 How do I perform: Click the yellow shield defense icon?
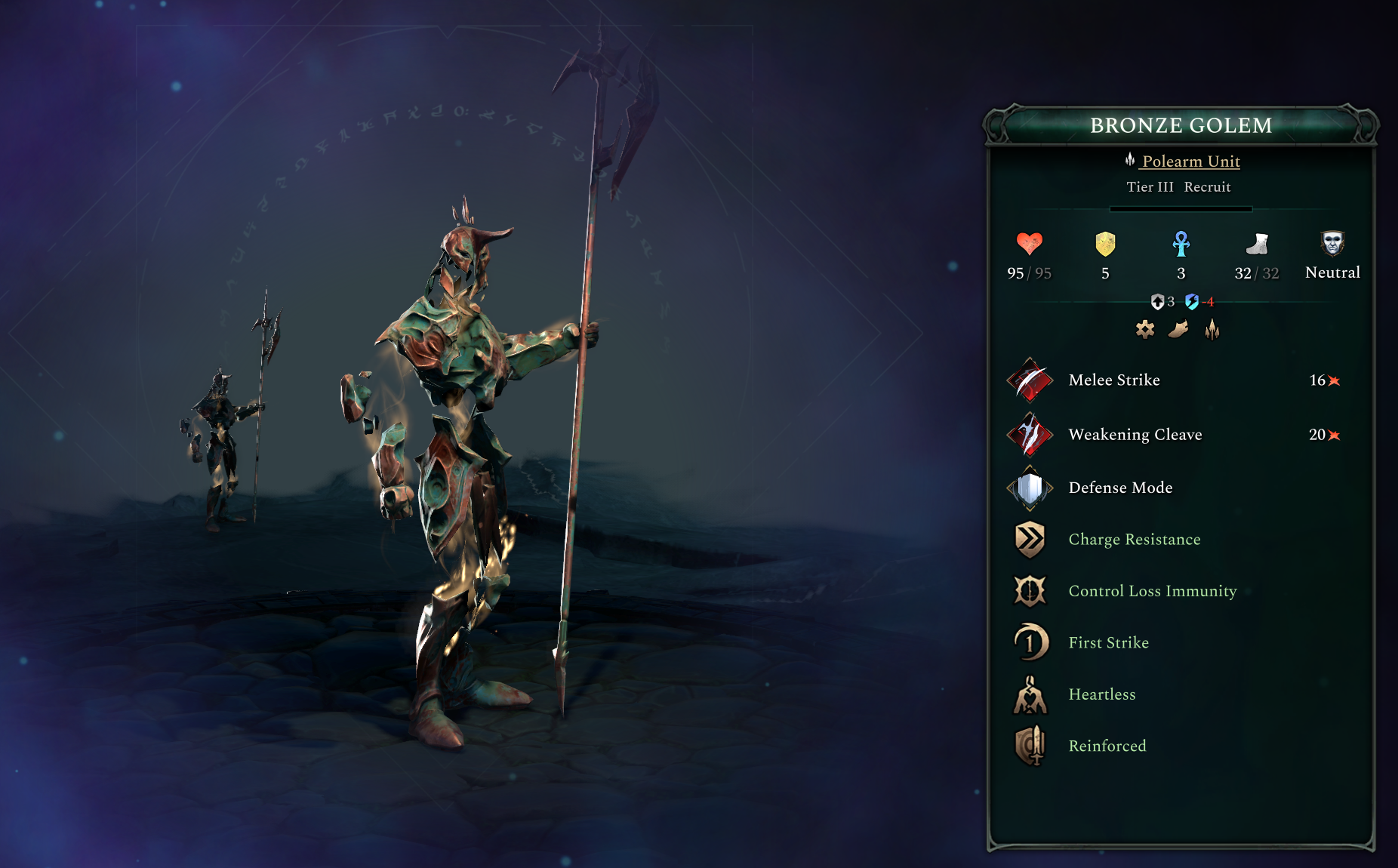pos(1105,244)
